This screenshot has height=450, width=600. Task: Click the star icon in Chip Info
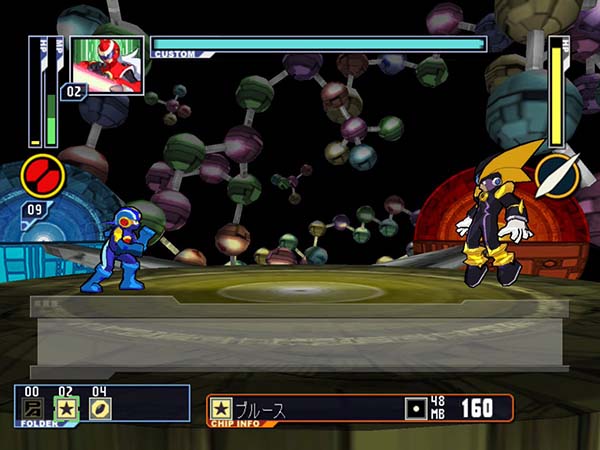[x=221, y=409]
